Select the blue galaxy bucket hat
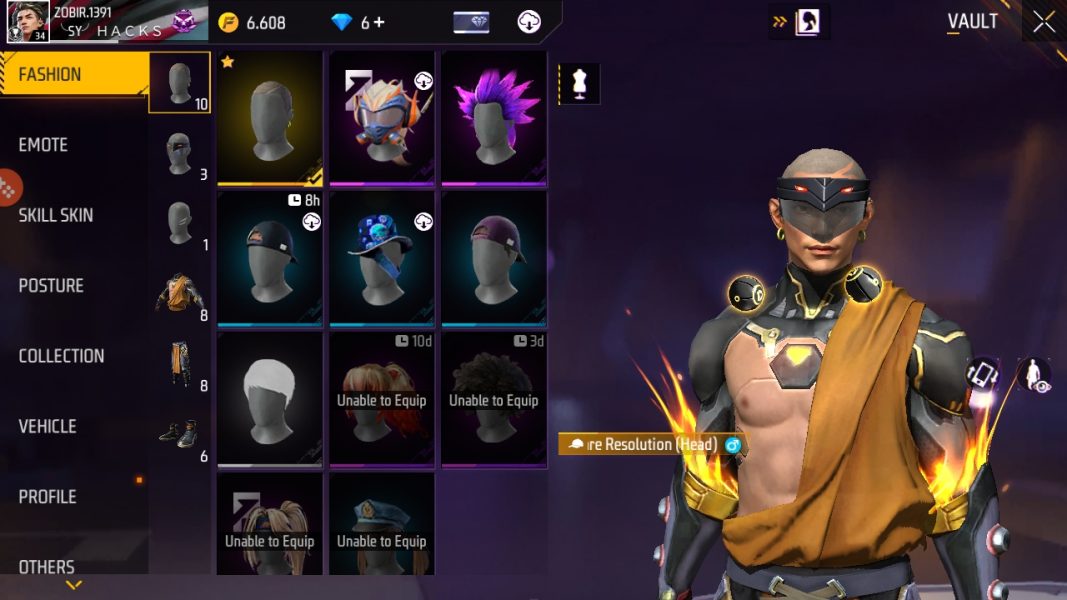Image resolution: width=1067 pixels, height=600 pixels. pyautogui.click(x=382, y=259)
